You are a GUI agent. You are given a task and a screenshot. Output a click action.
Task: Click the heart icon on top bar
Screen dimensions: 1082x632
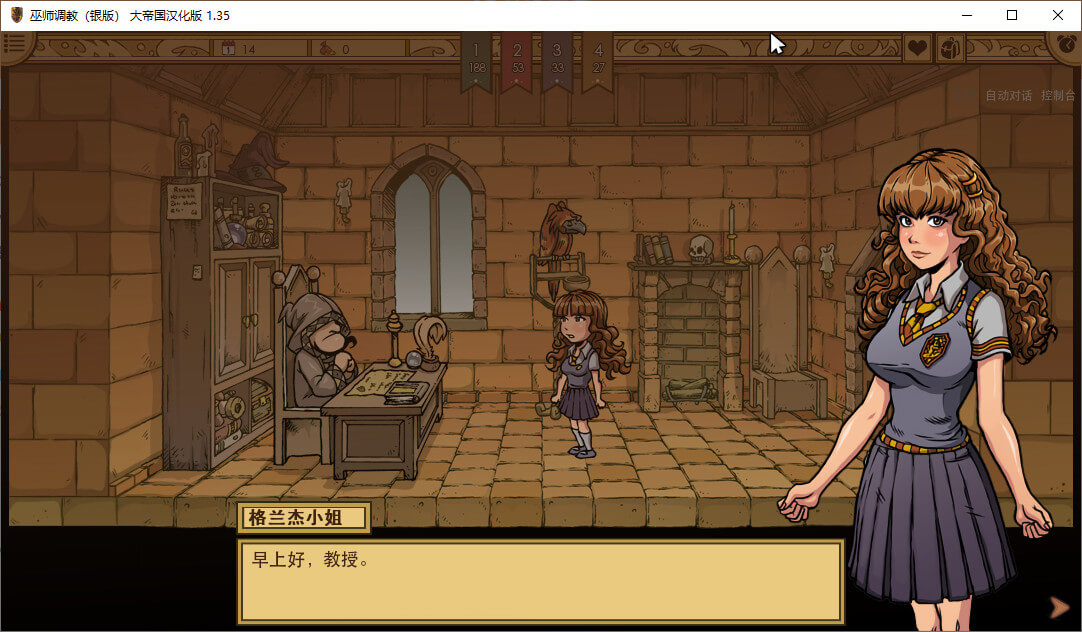(917, 47)
